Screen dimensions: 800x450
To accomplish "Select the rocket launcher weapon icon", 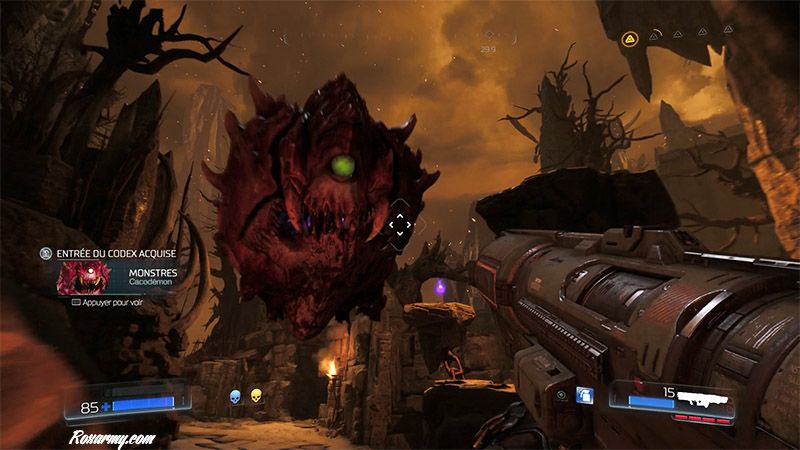I will (702, 397).
